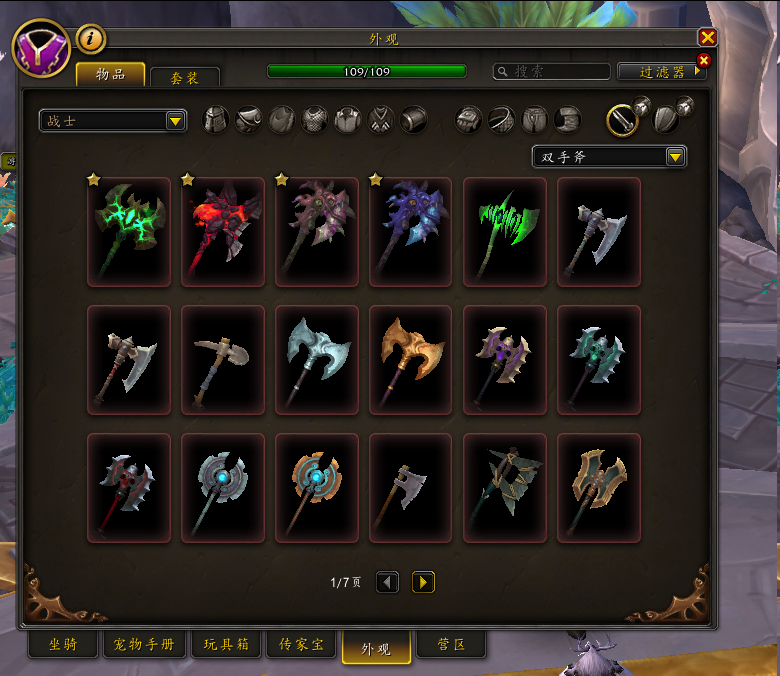The height and width of the screenshot is (676, 780).
Task: Click the 搜索 search box
Action: click(552, 72)
